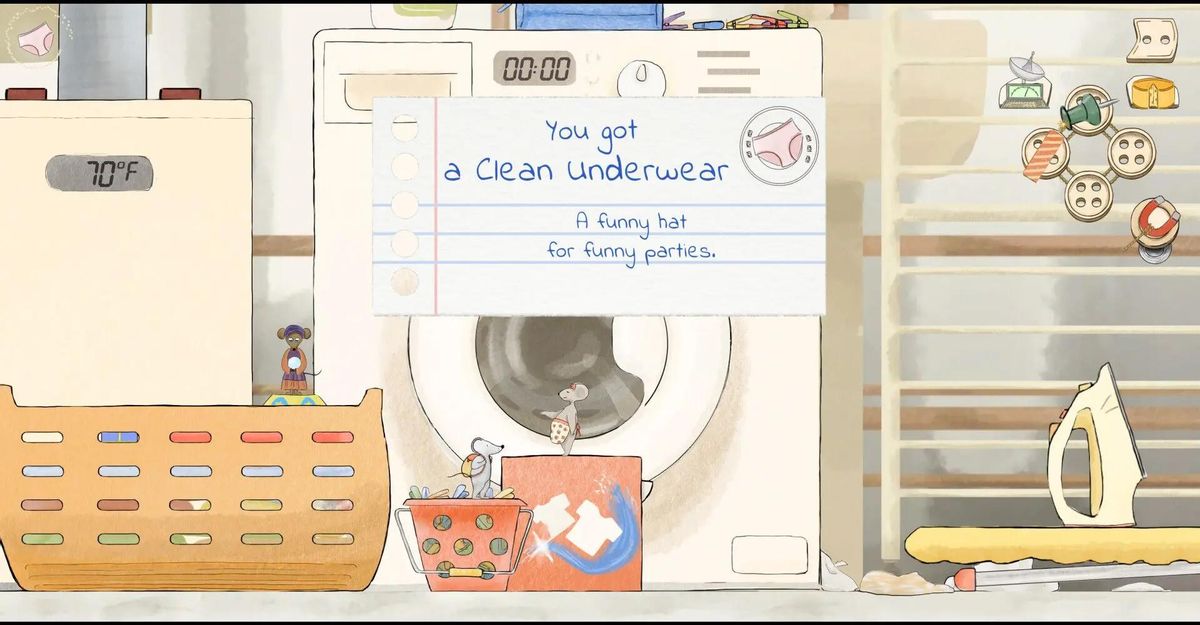Select the green pushpin item slot
This screenshot has width=1200, height=625.
coord(1088,110)
